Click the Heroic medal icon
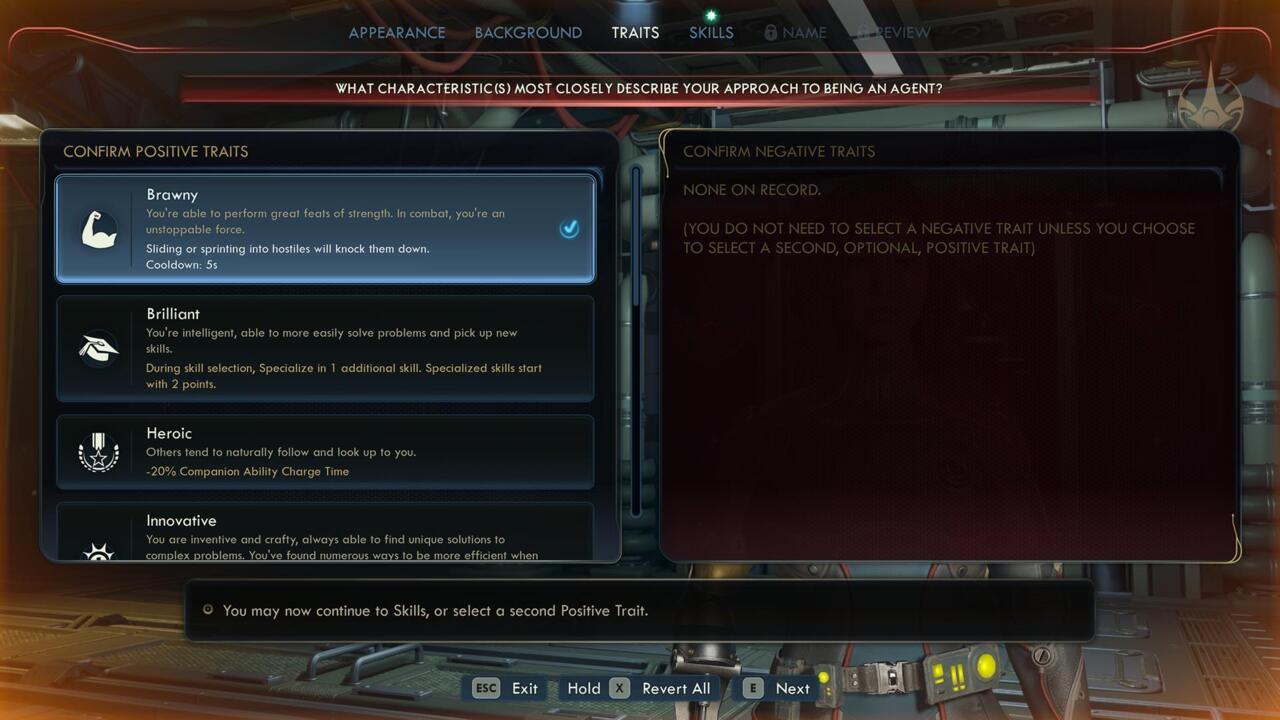 97,451
